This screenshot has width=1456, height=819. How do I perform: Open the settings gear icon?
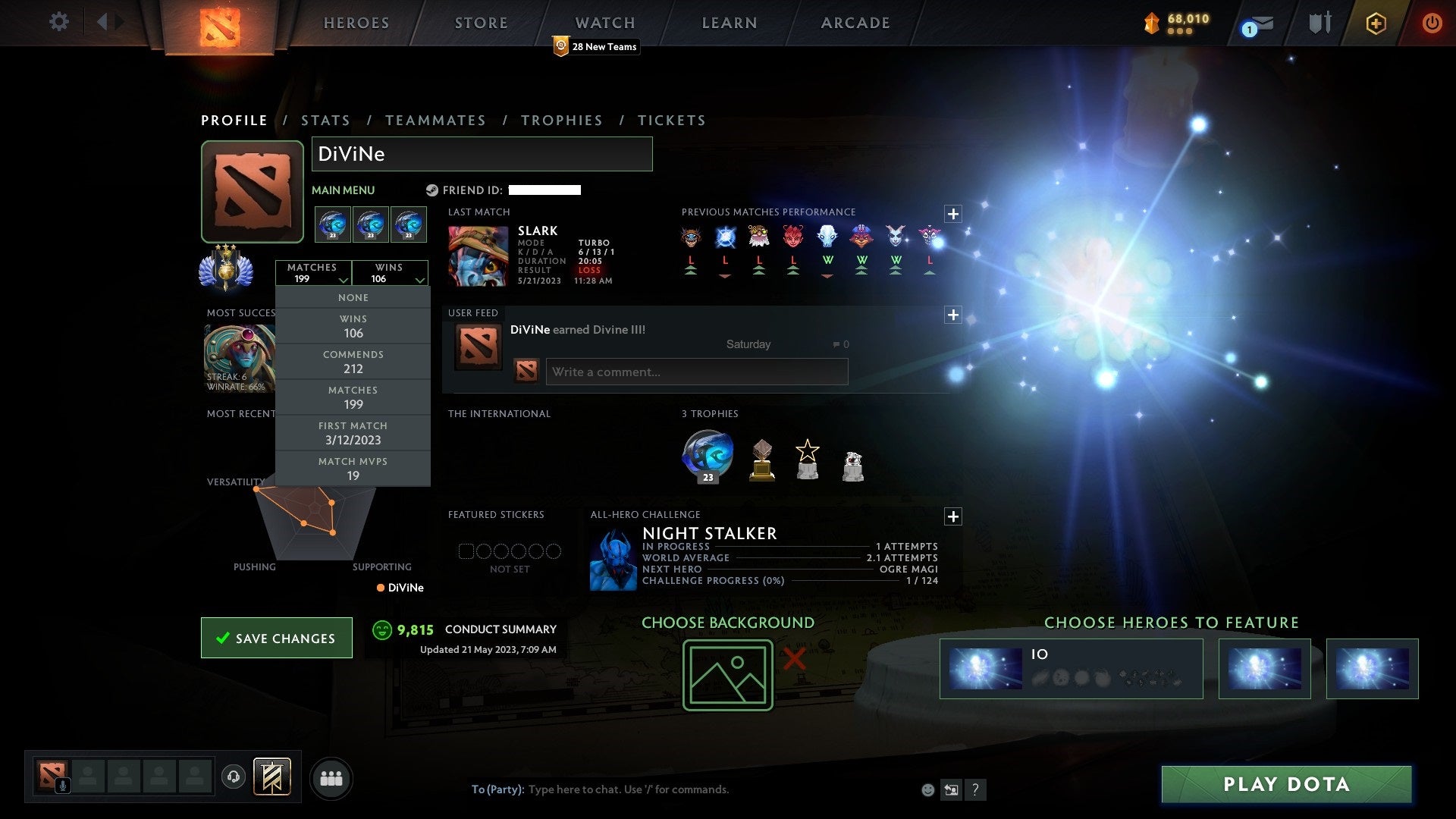(x=59, y=22)
